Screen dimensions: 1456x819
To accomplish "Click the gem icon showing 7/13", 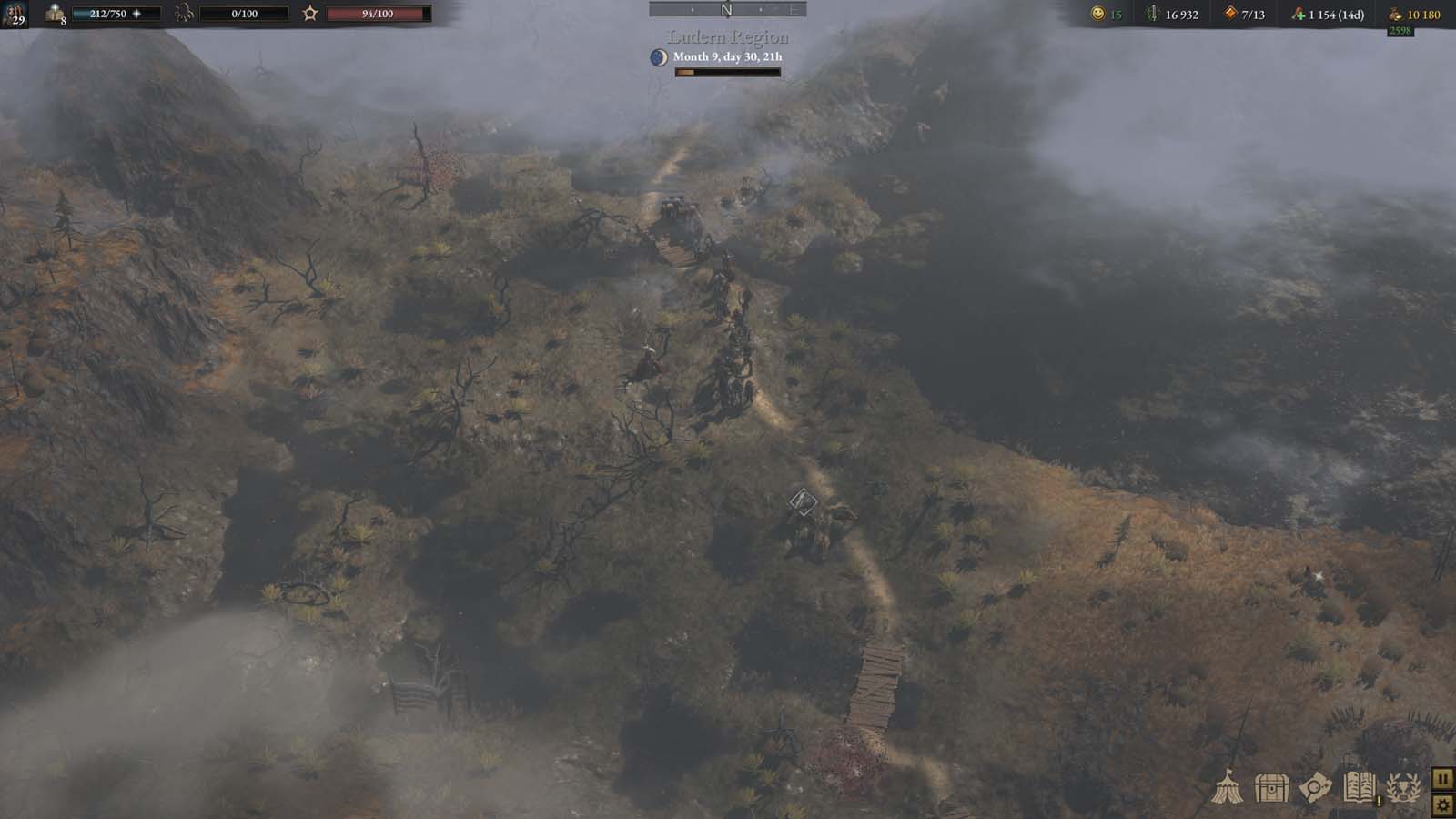I will [1231, 14].
